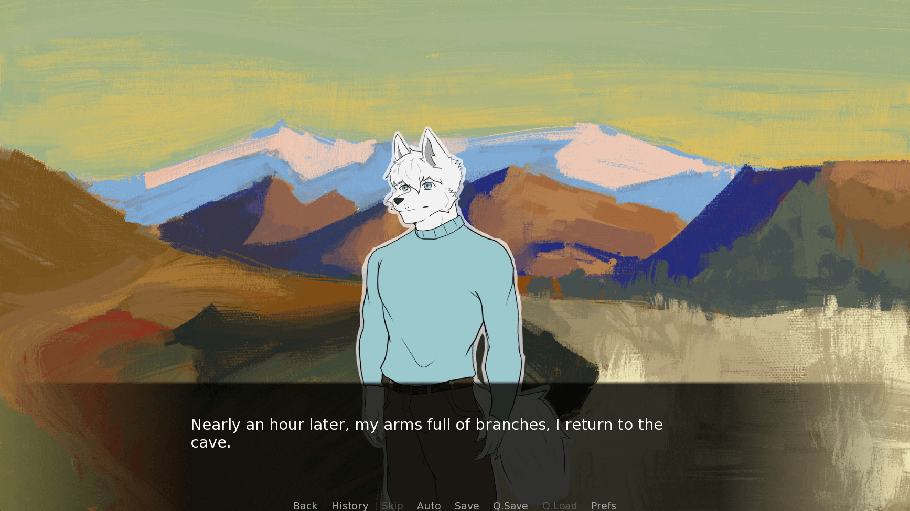Click Q.Load in the quick menu
Screen dimensions: 910x511
(x=560, y=505)
